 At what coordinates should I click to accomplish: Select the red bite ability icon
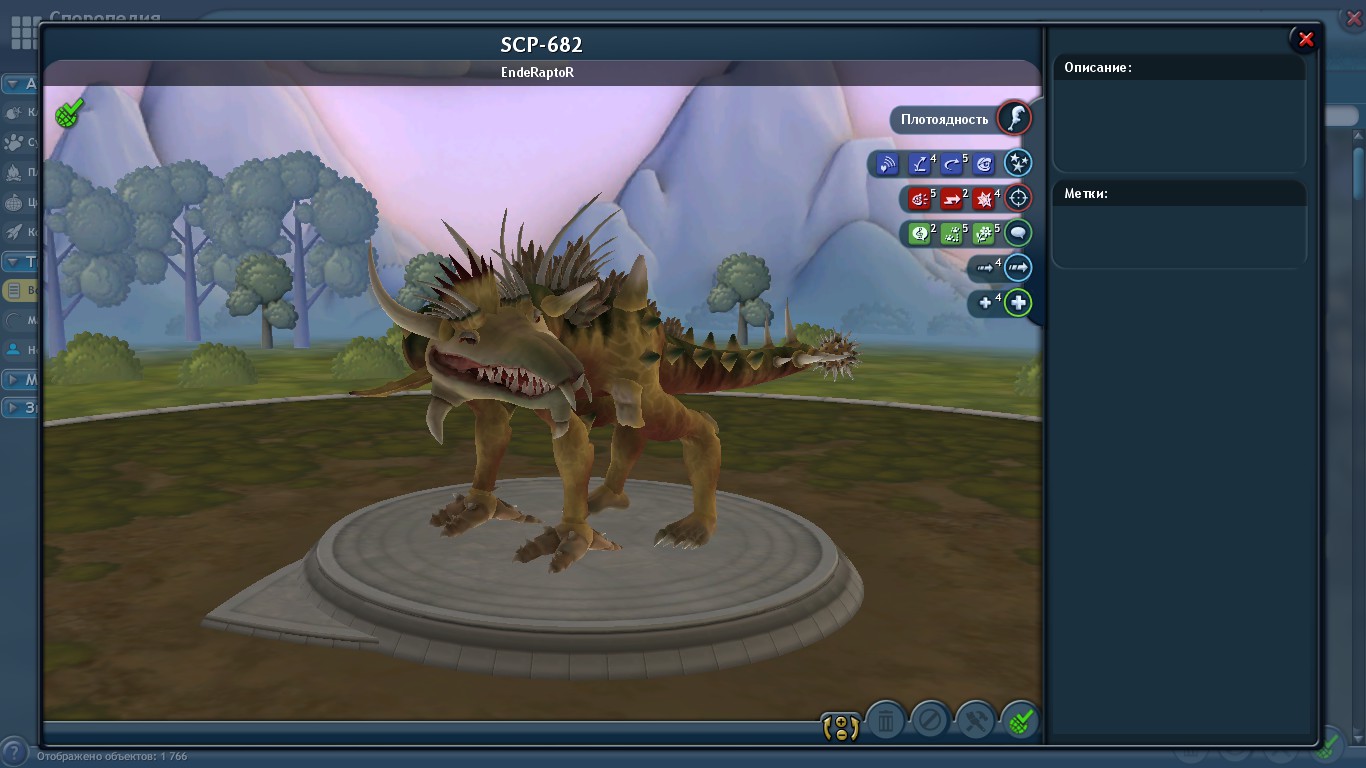[917, 199]
